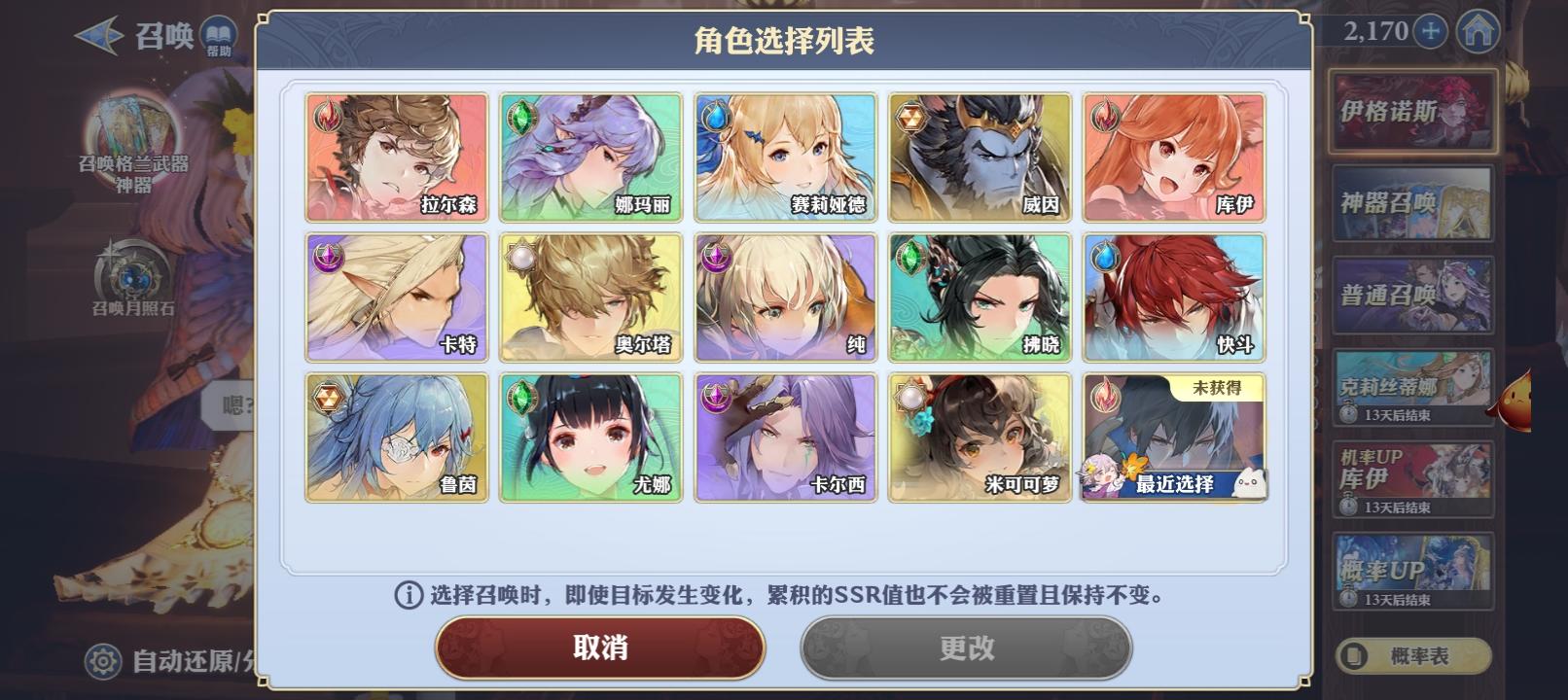The image size is (1568, 700).
Task: Click the home icon at top right
Action: [x=1480, y=32]
